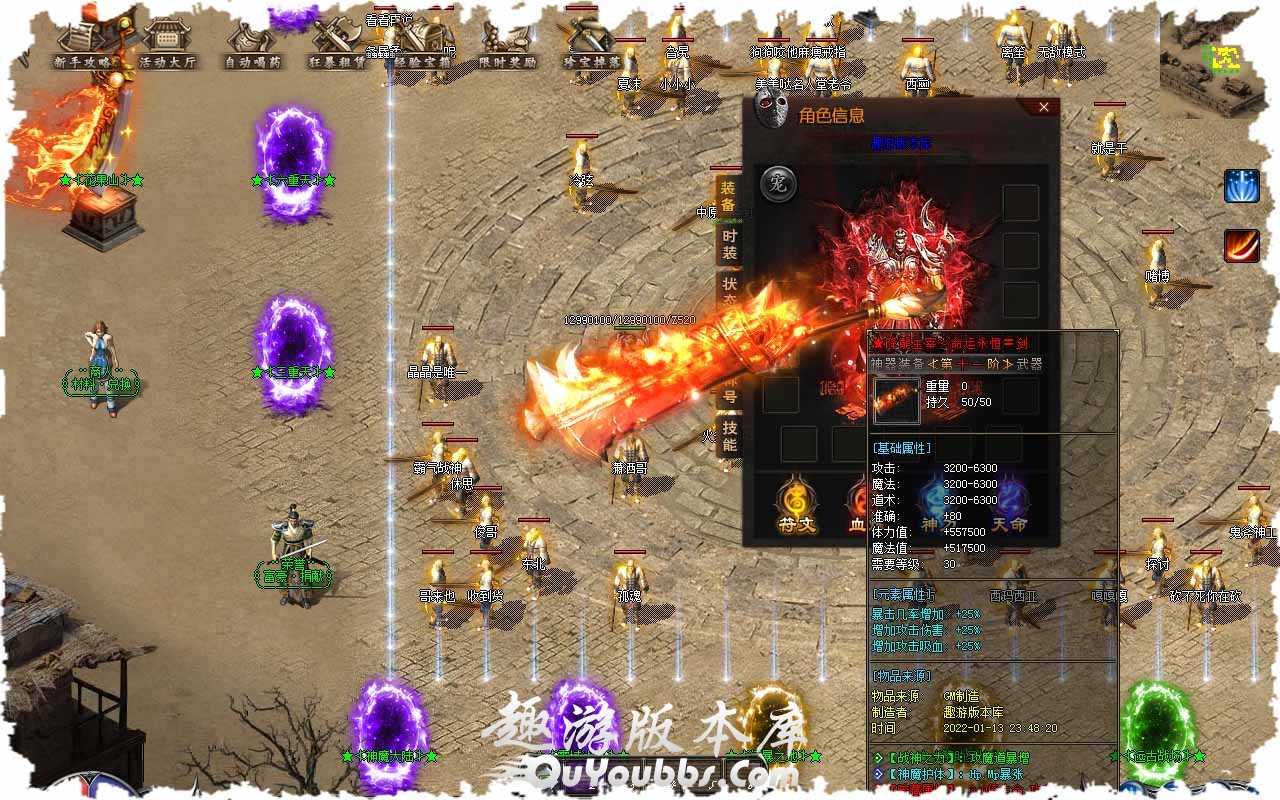The height and width of the screenshot is (800, 1280).
Task: Switch to the 时装 costume tab
Action: pos(730,244)
